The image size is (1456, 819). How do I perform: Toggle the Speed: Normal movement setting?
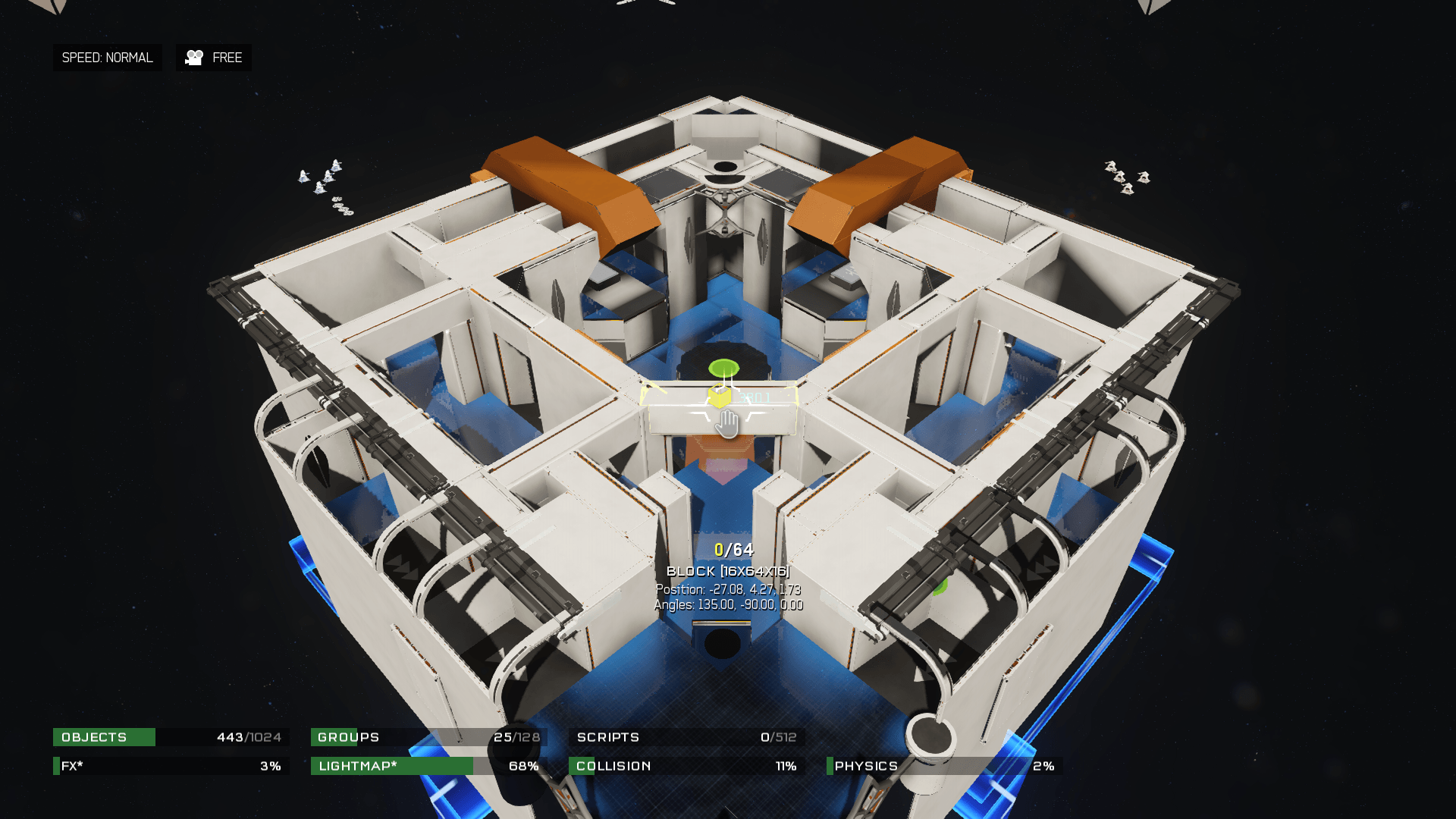tap(107, 58)
